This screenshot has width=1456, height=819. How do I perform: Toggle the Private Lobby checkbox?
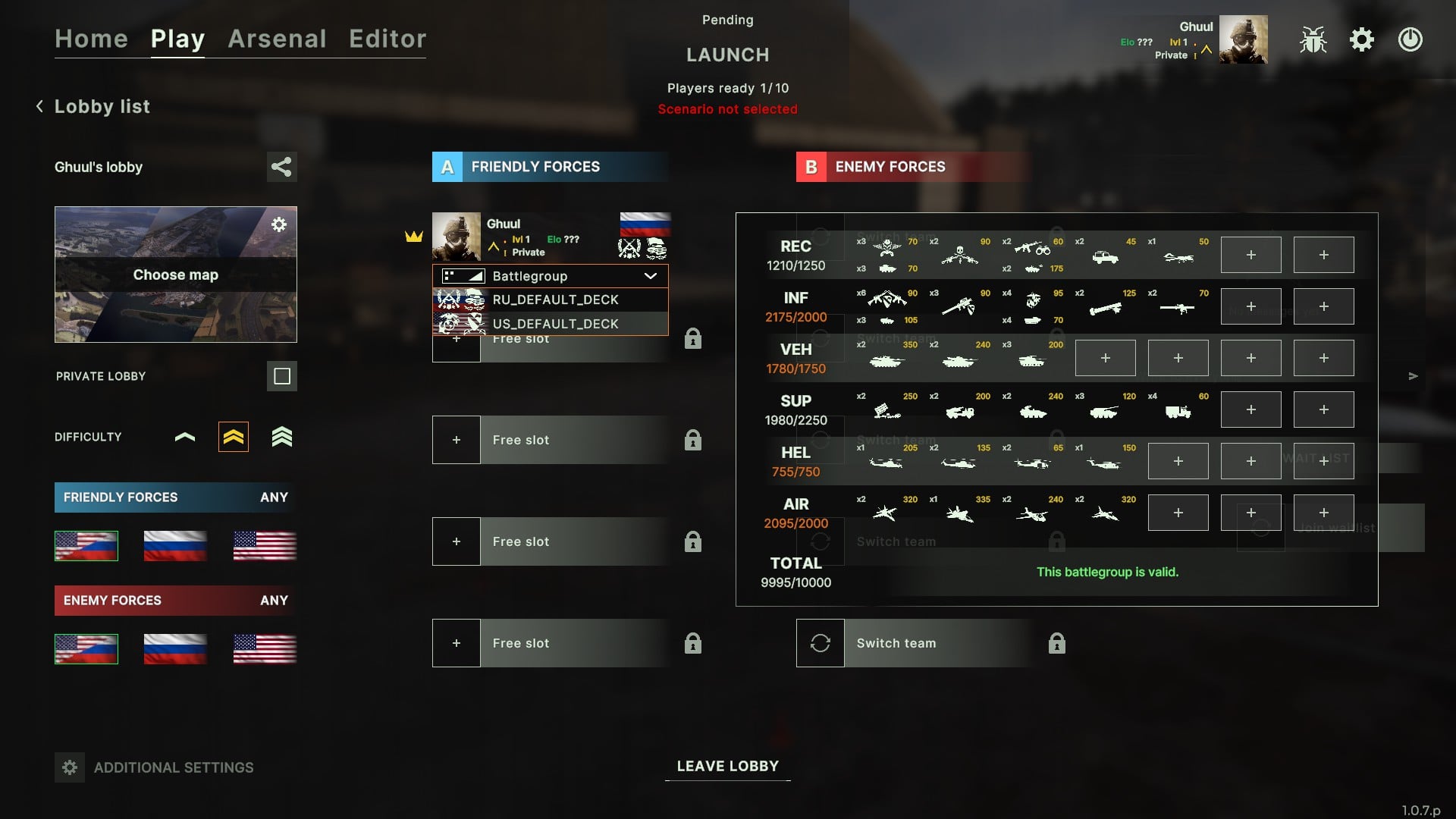click(x=281, y=375)
